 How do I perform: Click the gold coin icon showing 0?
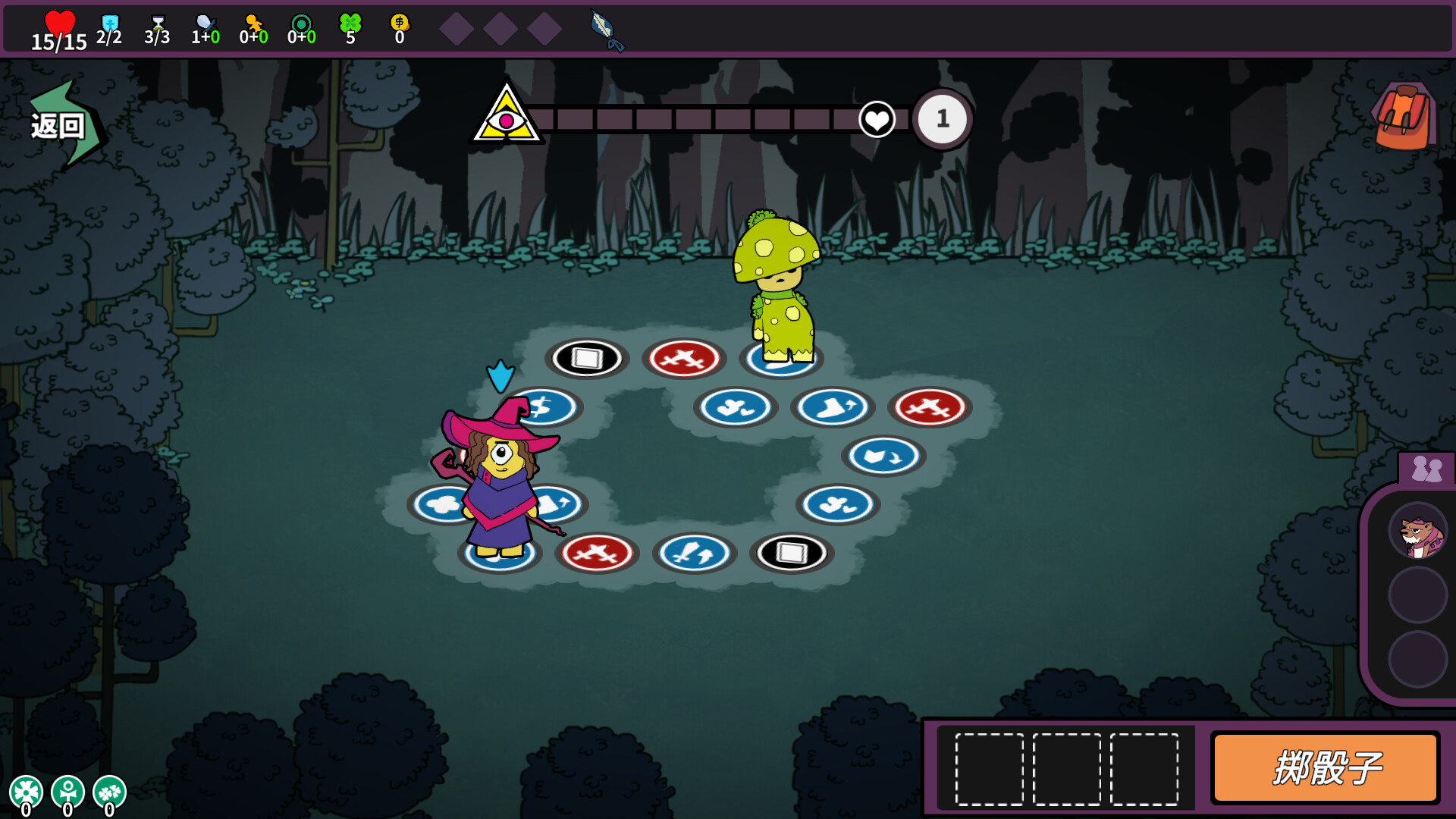pos(398,23)
